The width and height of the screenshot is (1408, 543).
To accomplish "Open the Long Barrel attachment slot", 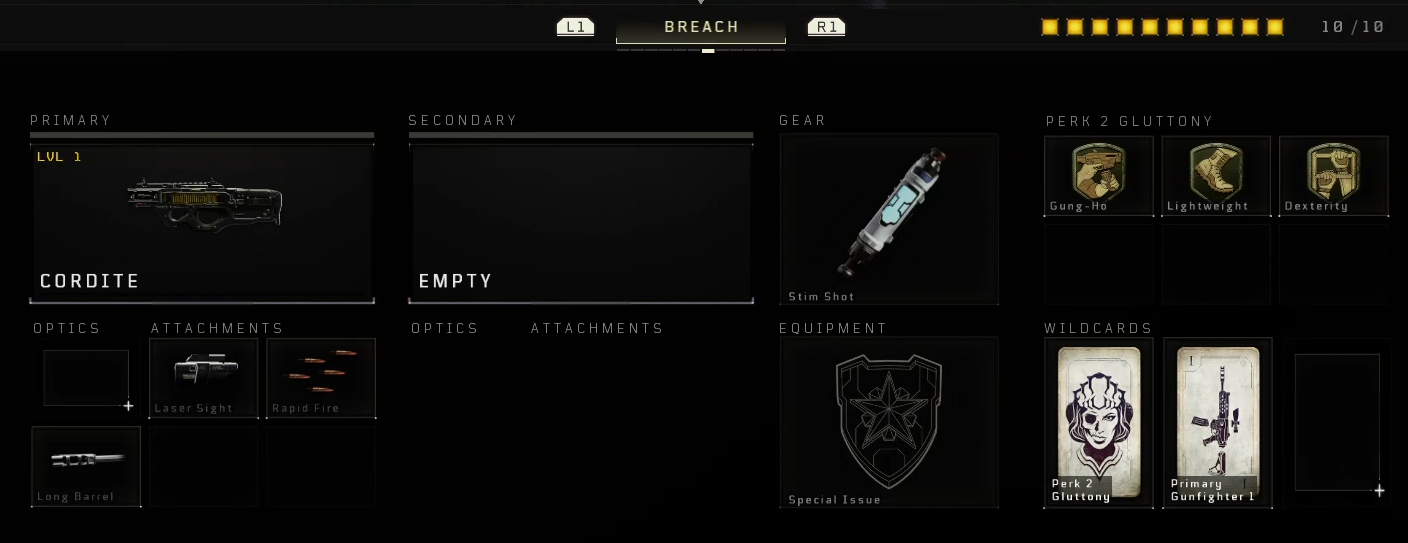I will [x=86, y=466].
